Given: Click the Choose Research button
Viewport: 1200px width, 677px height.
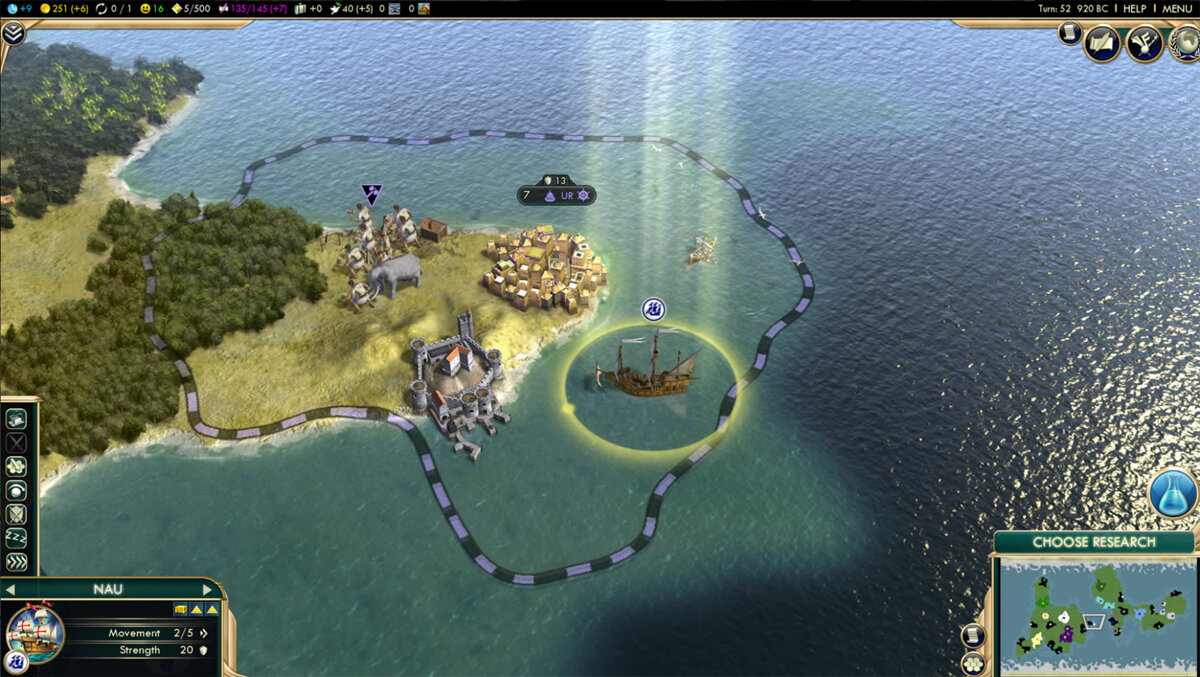Looking at the screenshot, I should [x=1093, y=542].
